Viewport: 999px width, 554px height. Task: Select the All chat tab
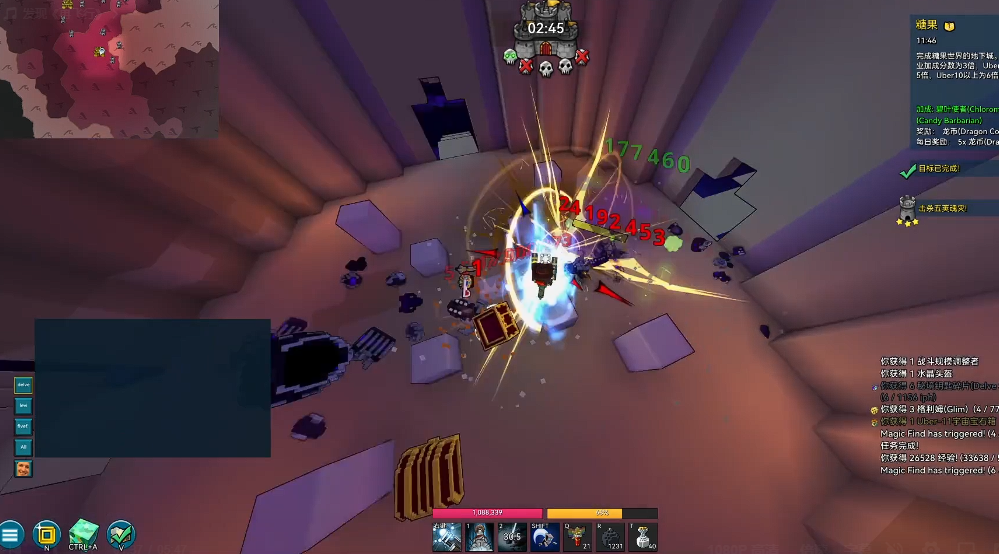pyautogui.click(x=22, y=447)
